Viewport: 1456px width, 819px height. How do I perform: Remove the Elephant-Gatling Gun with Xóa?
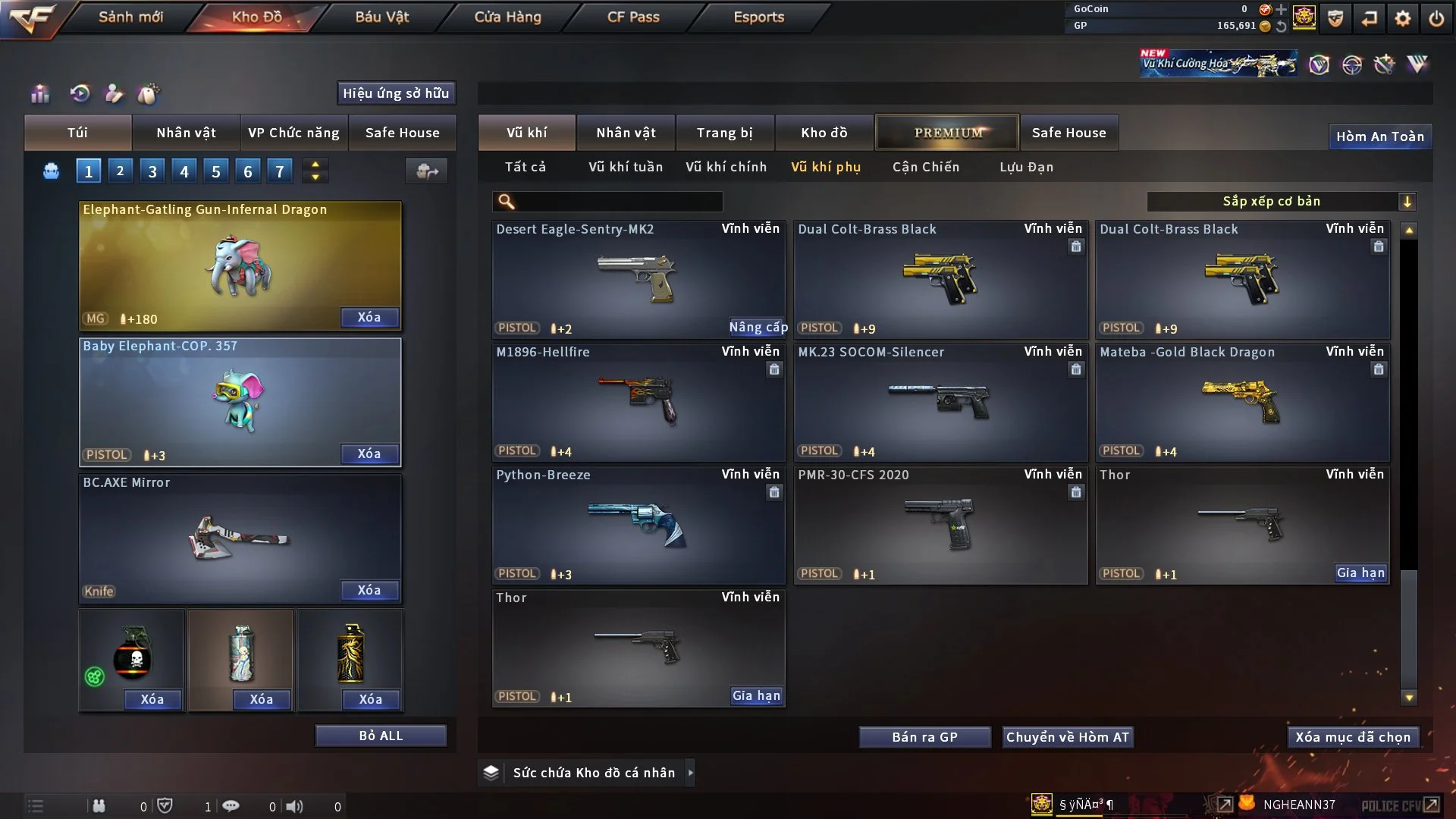[x=369, y=317]
